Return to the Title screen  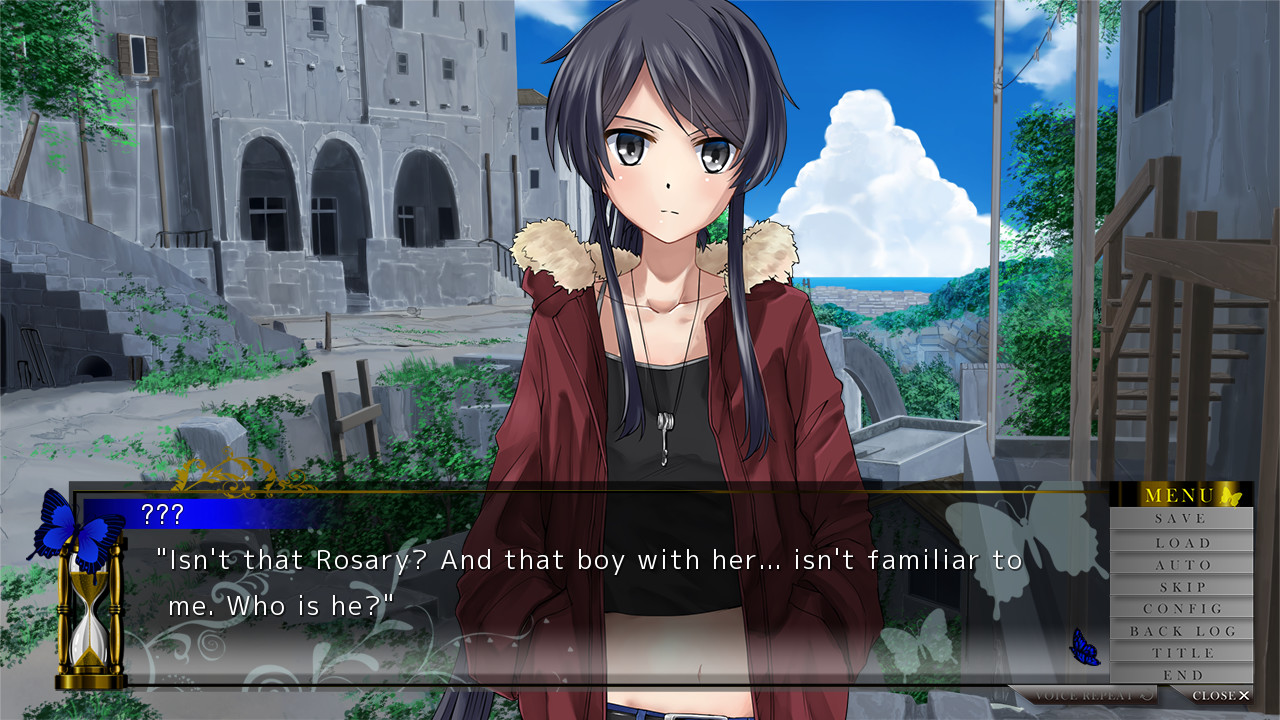tap(1181, 653)
